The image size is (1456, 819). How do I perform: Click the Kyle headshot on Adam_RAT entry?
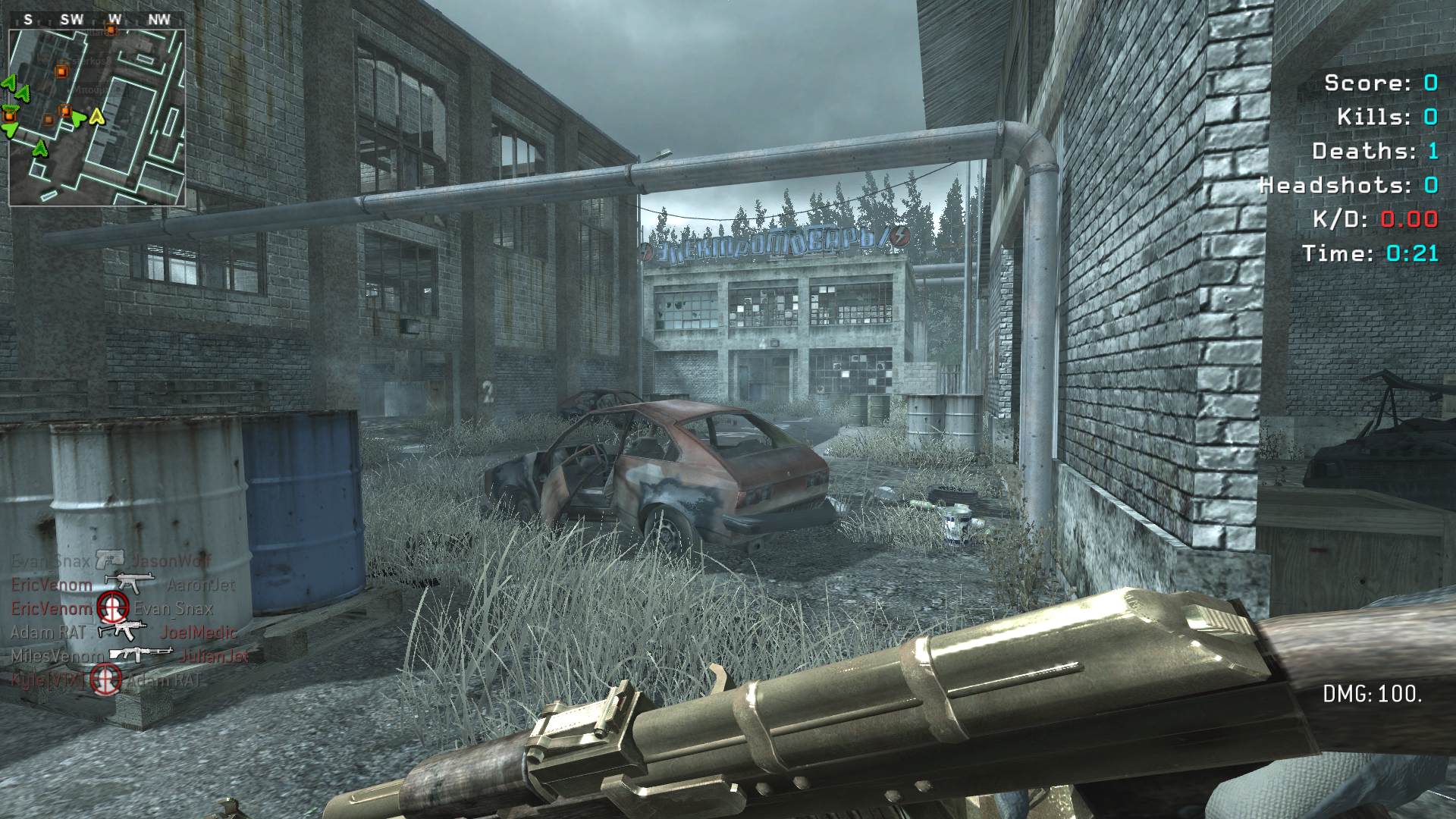click(x=106, y=679)
